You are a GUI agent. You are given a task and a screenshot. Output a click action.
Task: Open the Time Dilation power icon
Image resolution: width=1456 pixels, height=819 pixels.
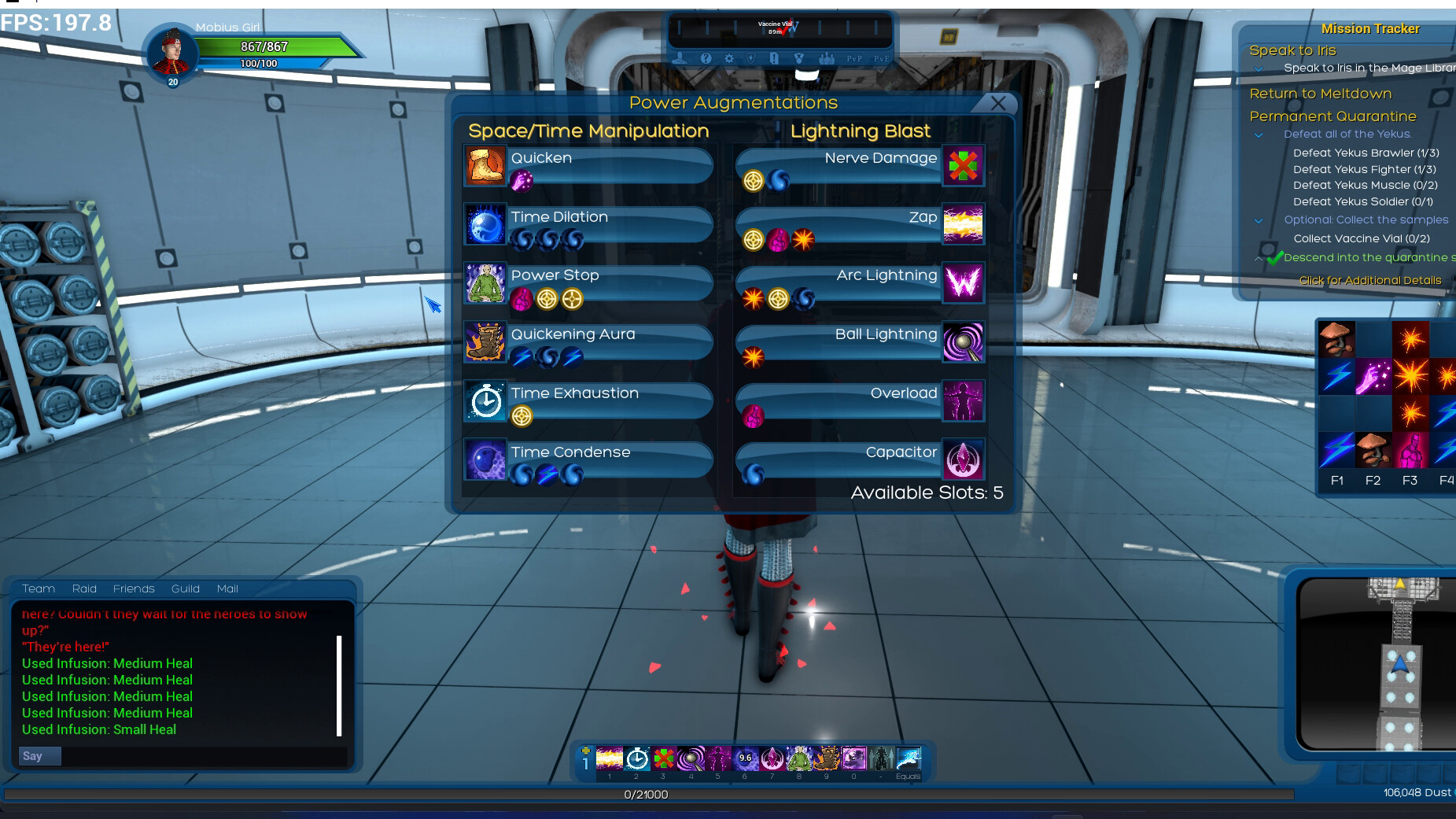pyautogui.click(x=485, y=224)
